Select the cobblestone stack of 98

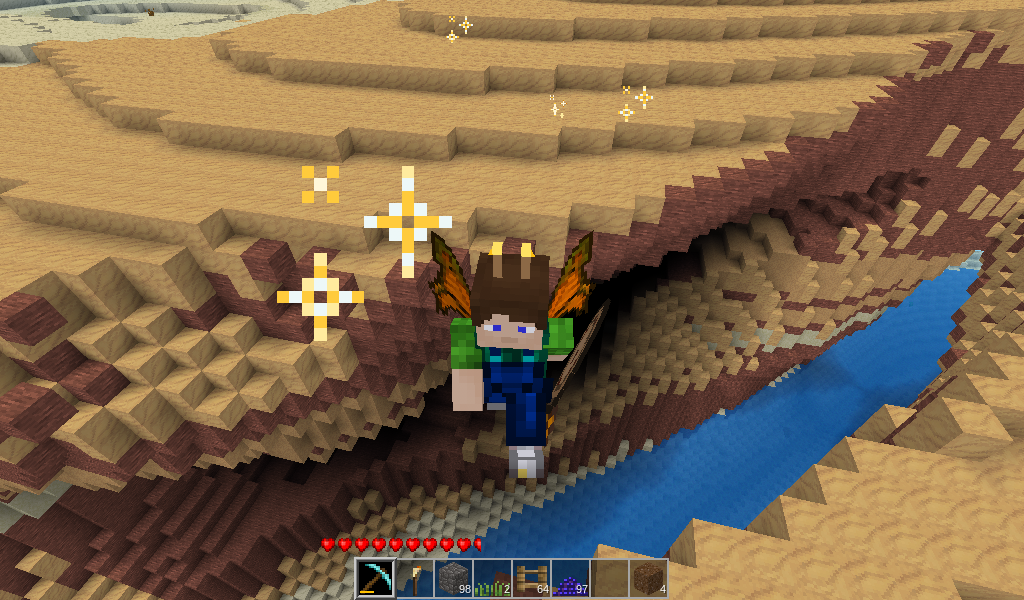point(453,579)
